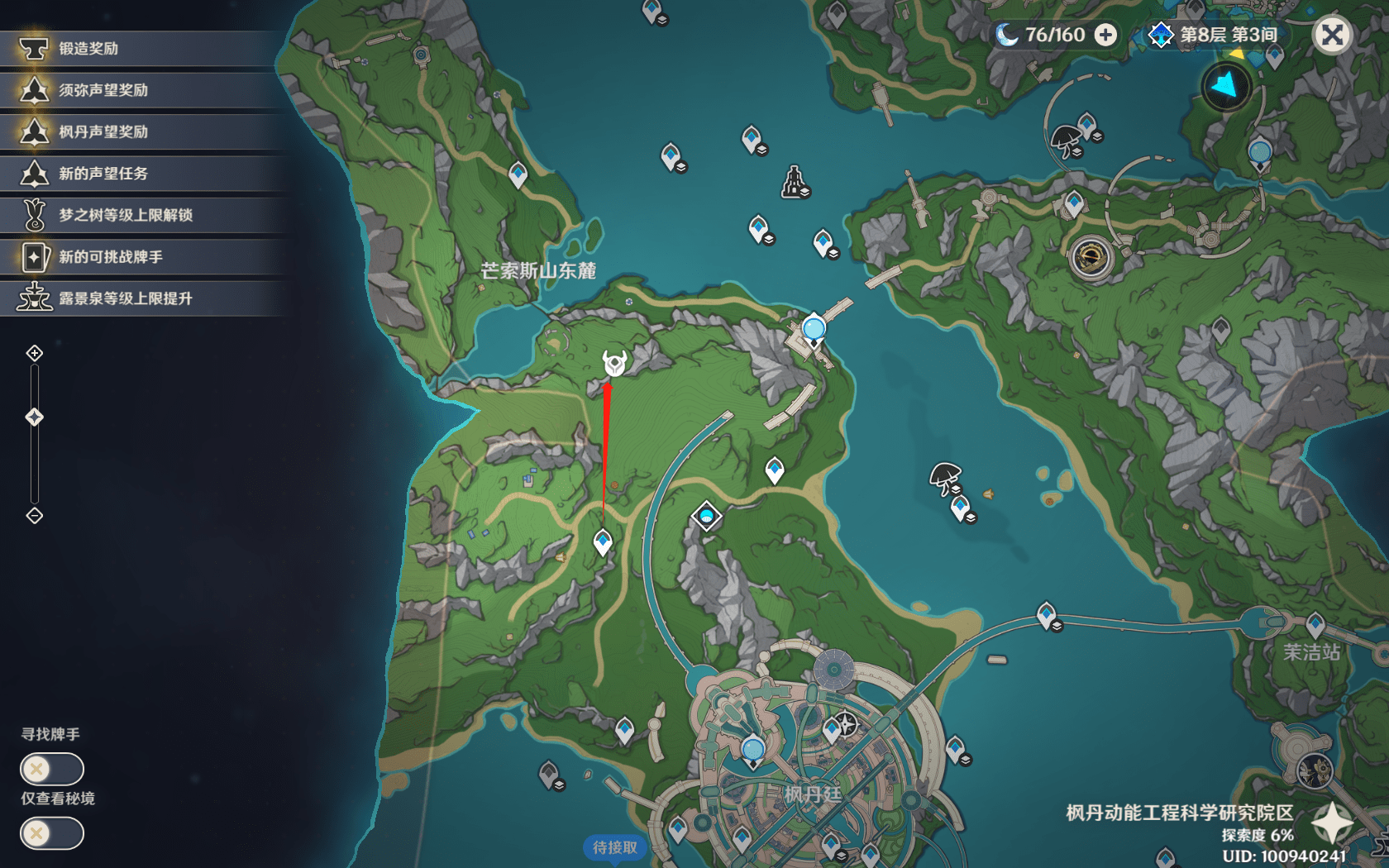Choose the 枫丹声望奖励 entry
The height and width of the screenshot is (868, 1389).
pos(141,131)
